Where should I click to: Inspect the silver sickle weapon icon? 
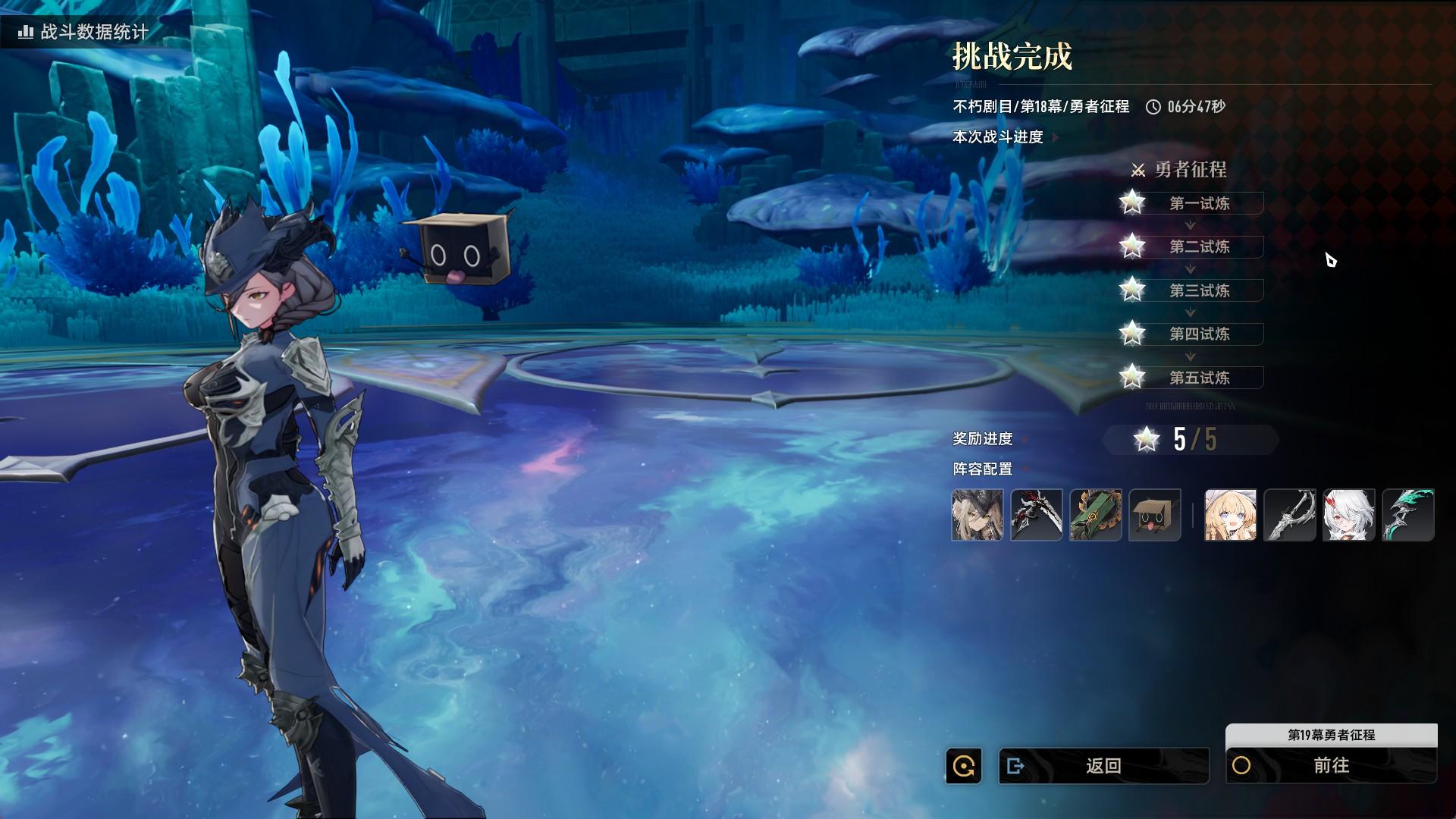(x=1290, y=515)
